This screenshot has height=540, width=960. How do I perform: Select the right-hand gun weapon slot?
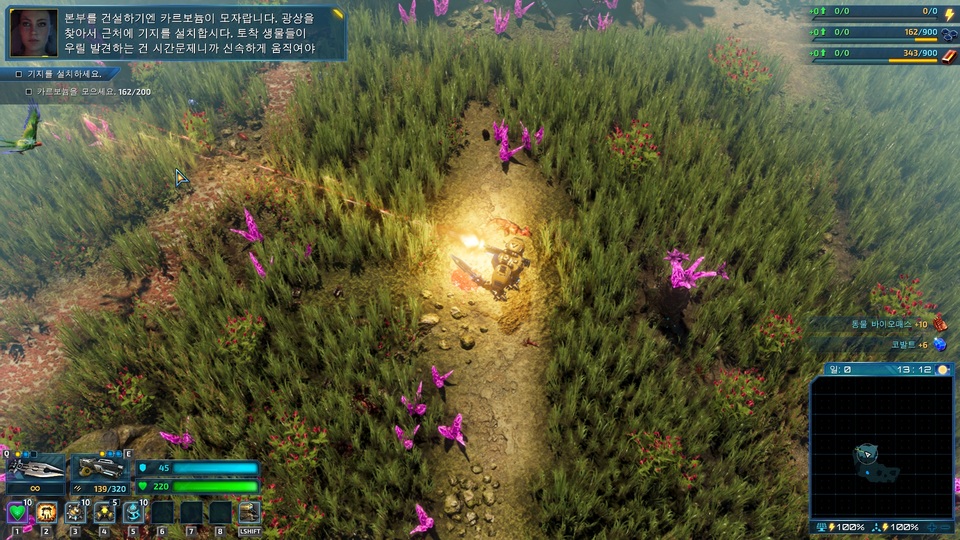[x=101, y=468]
